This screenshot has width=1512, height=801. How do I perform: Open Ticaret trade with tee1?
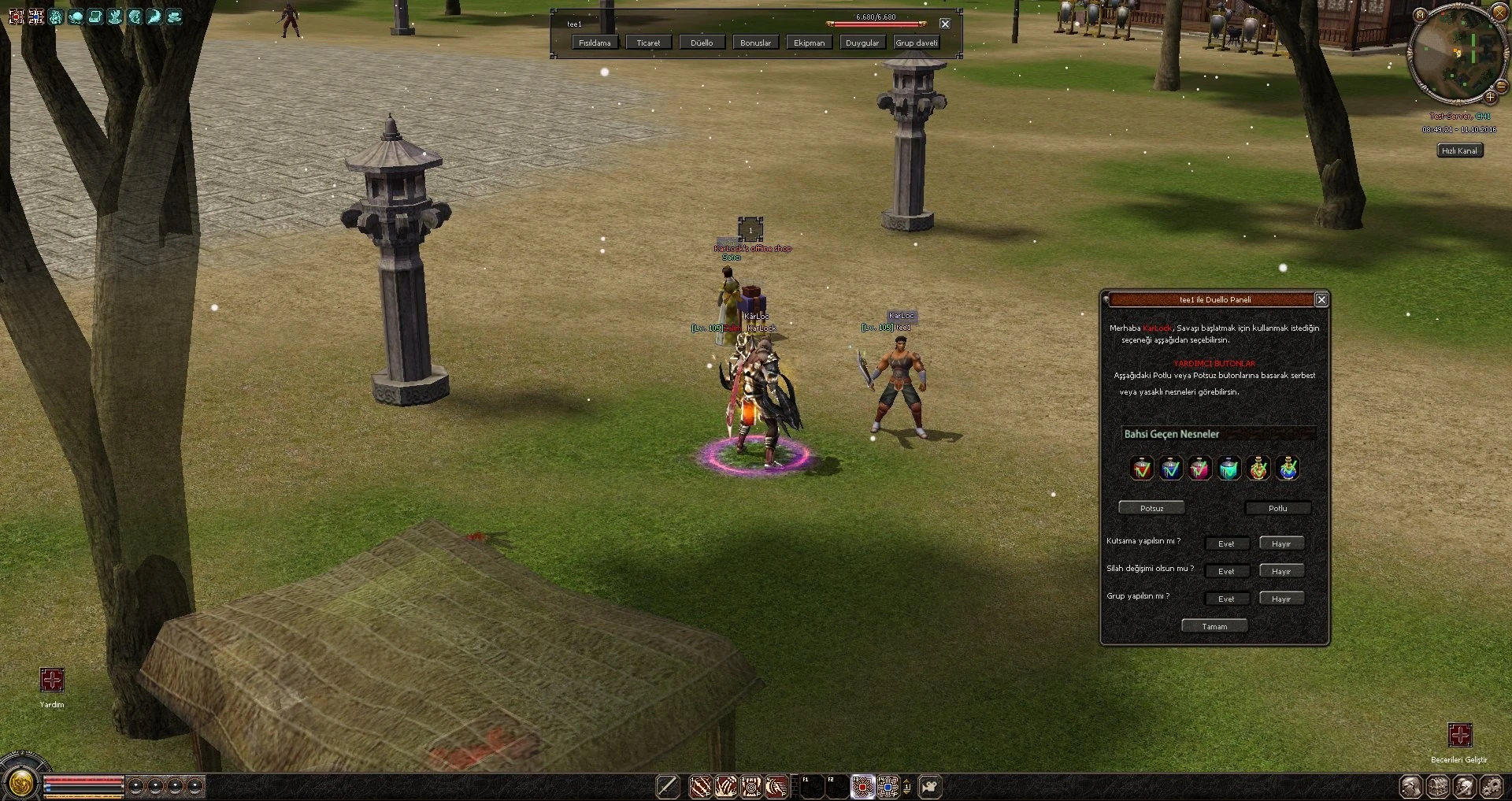coord(648,43)
